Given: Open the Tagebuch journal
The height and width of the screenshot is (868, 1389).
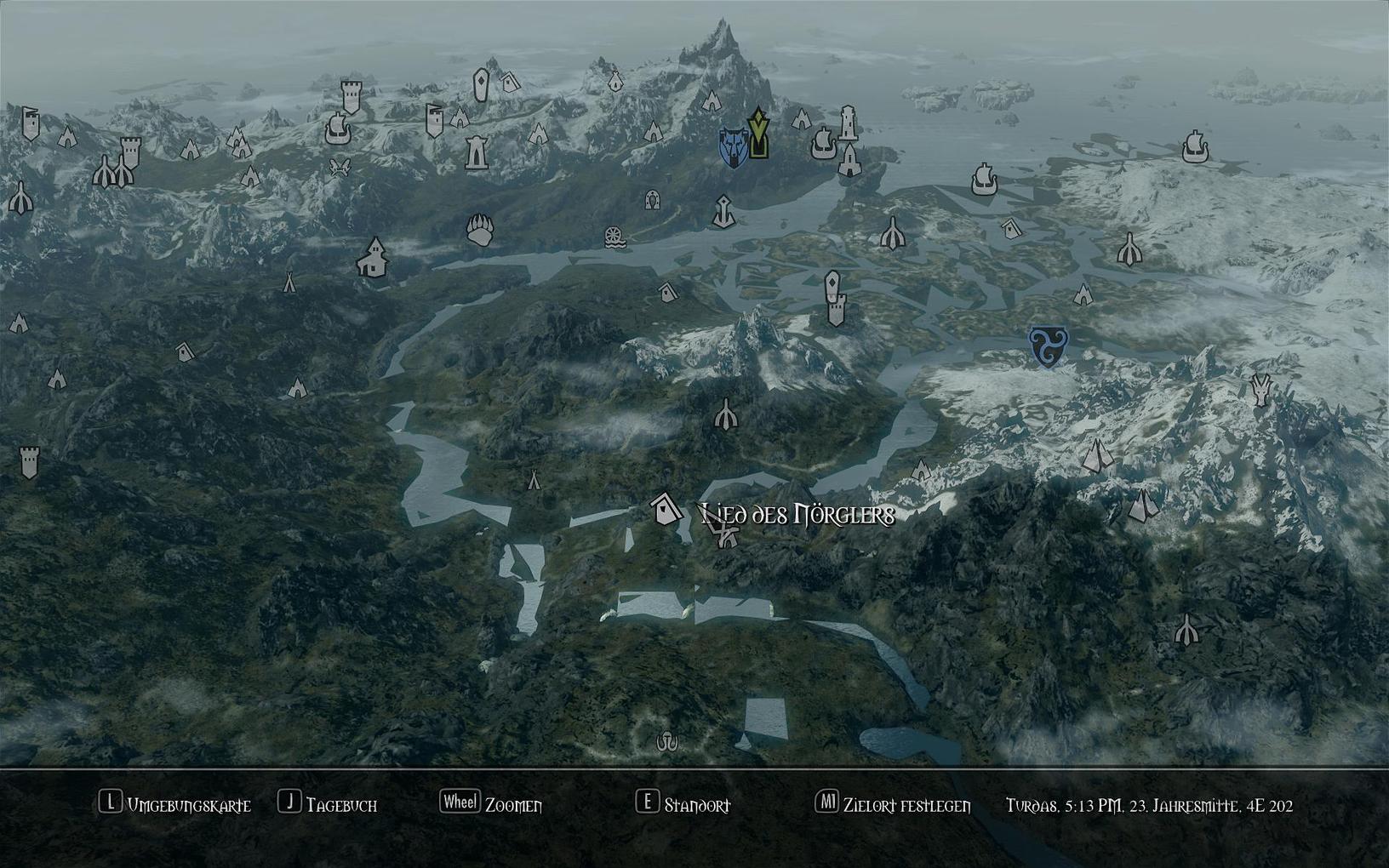Looking at the screenshot, I should click(329, 804).
